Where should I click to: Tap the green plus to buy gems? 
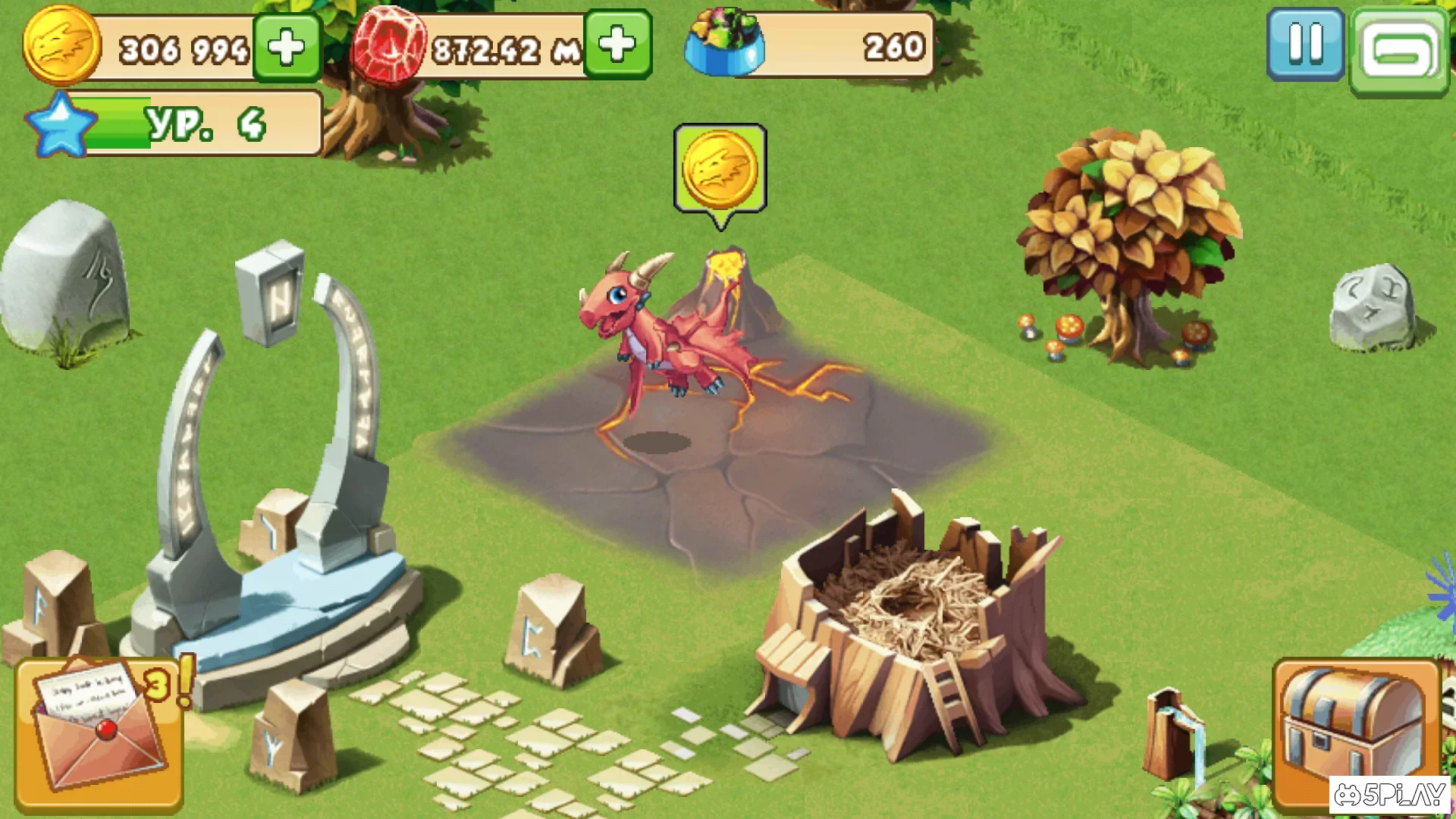point(618,45)
